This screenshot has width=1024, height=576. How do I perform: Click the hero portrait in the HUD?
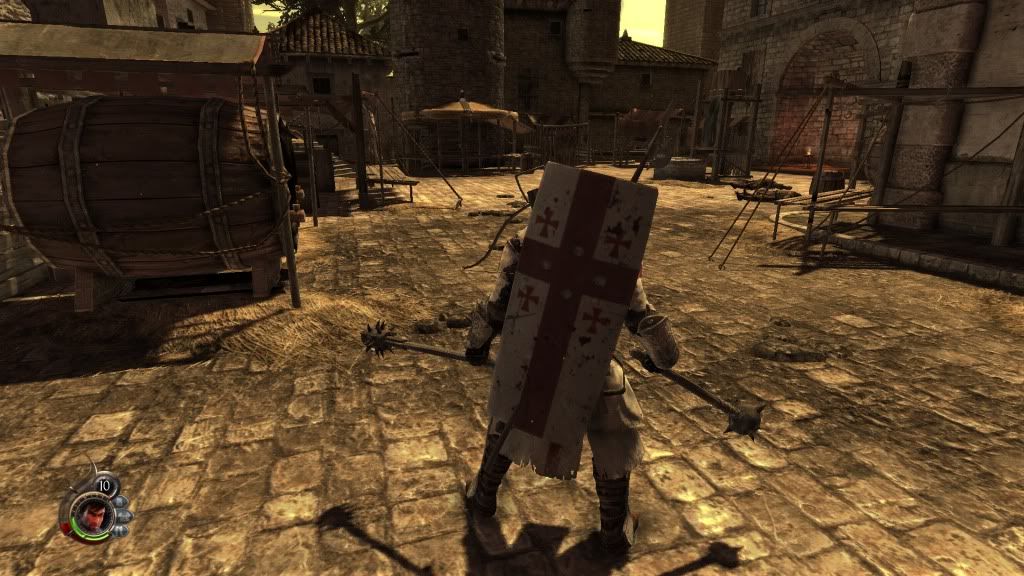point(85,514)
